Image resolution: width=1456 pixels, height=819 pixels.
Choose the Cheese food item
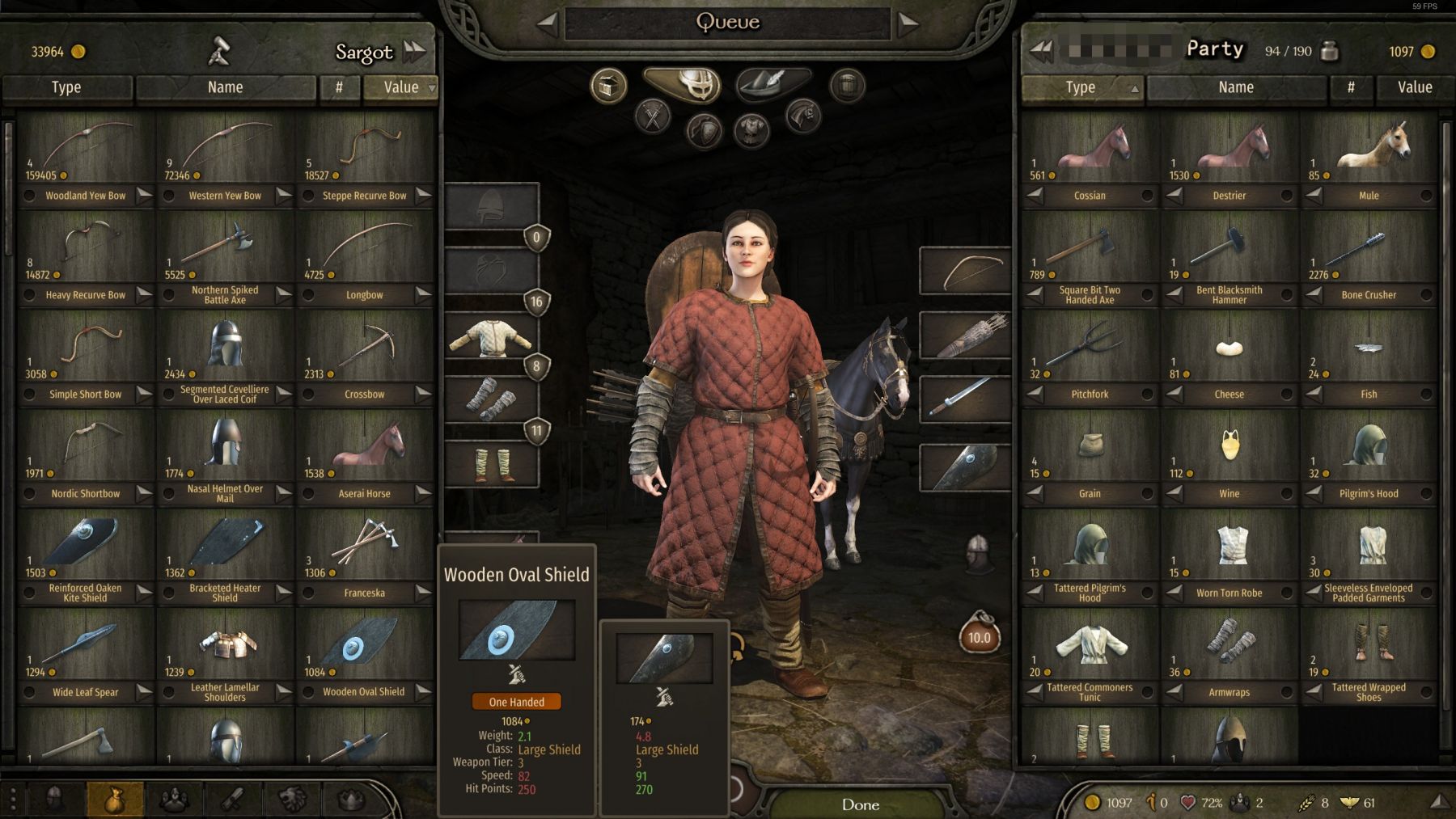point(1230,350)
